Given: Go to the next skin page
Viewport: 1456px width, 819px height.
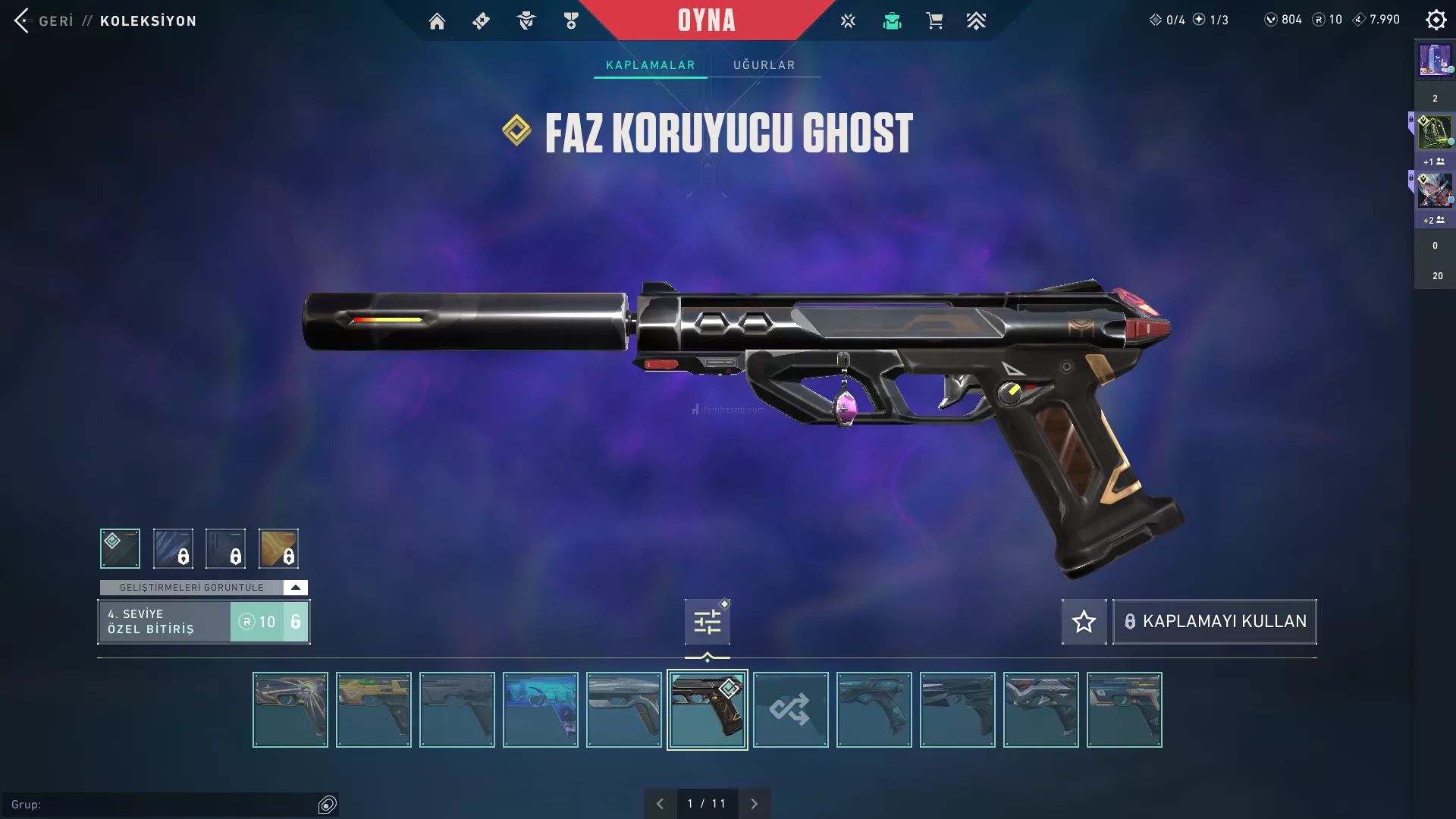Looking at the screenshot, I should (754, 804).
